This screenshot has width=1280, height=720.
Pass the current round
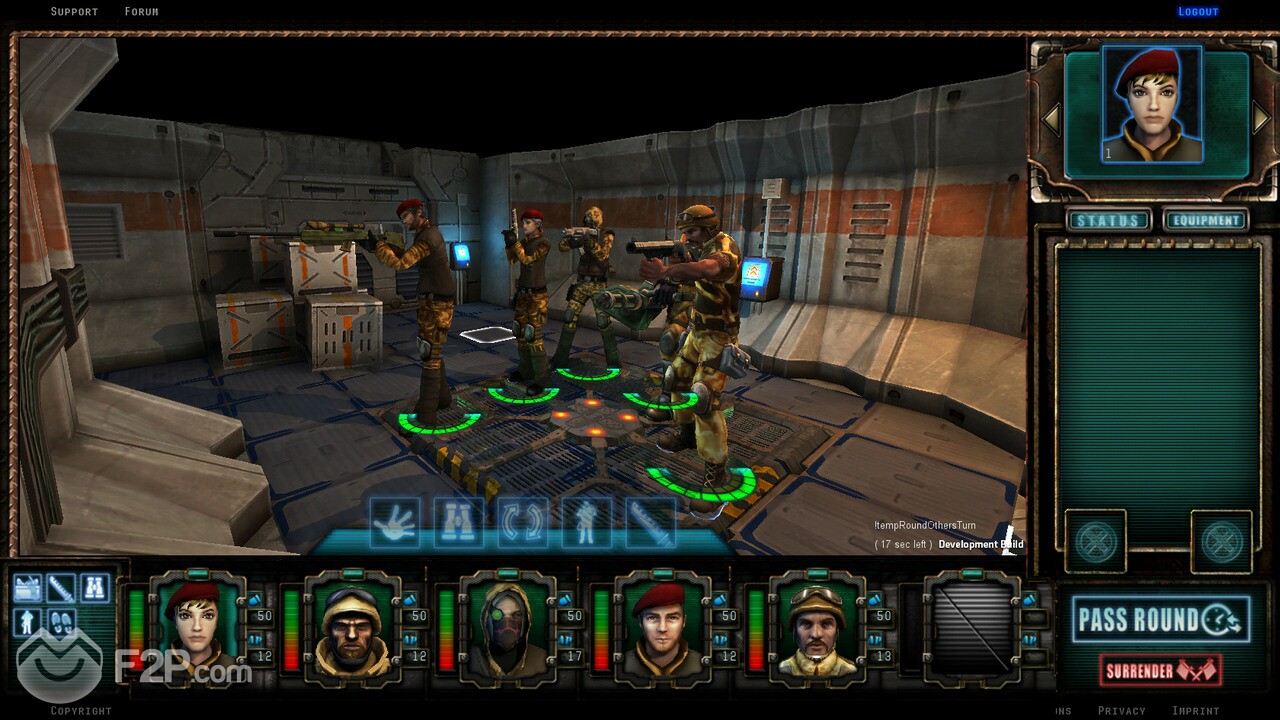(1160, 620)
